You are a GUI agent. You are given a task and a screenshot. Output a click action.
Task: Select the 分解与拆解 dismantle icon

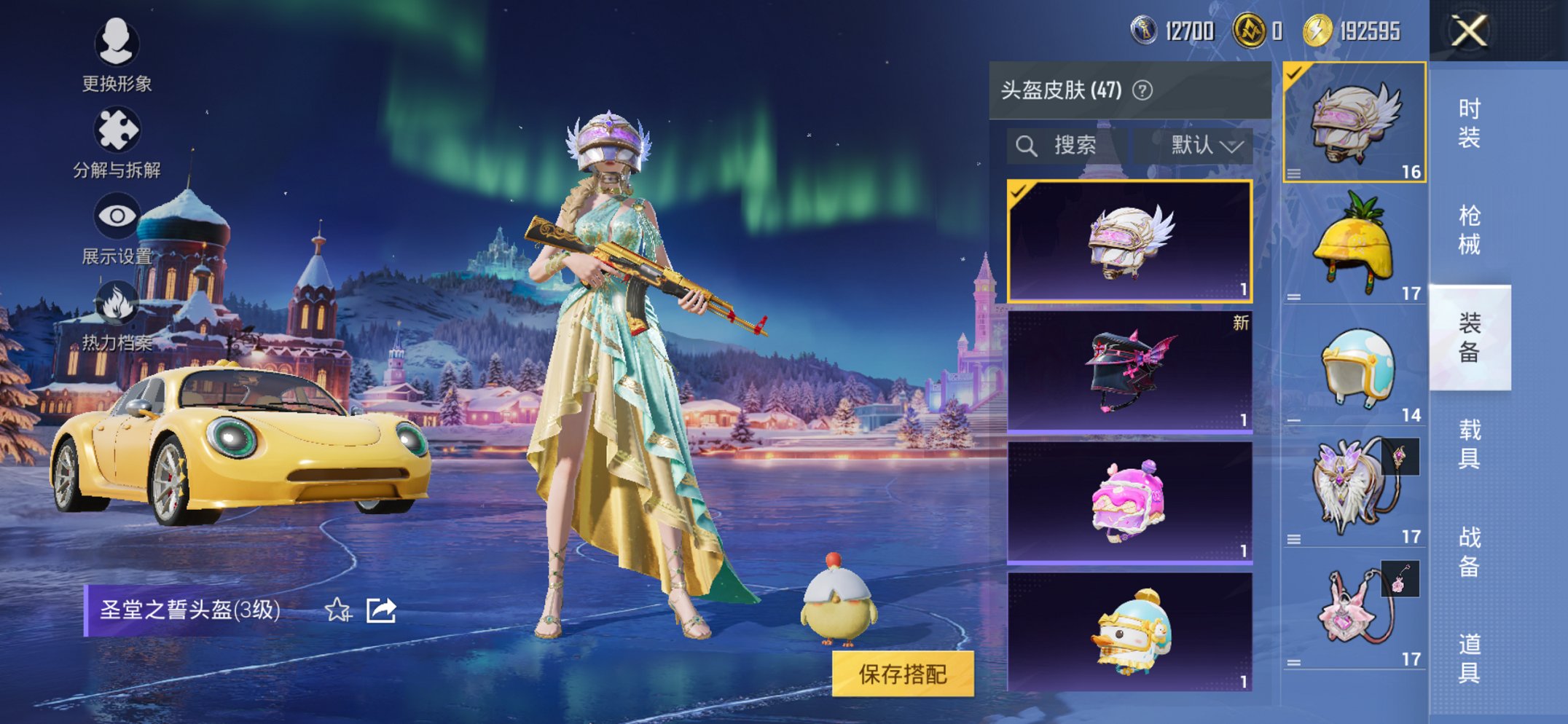(x=117, y=128)
